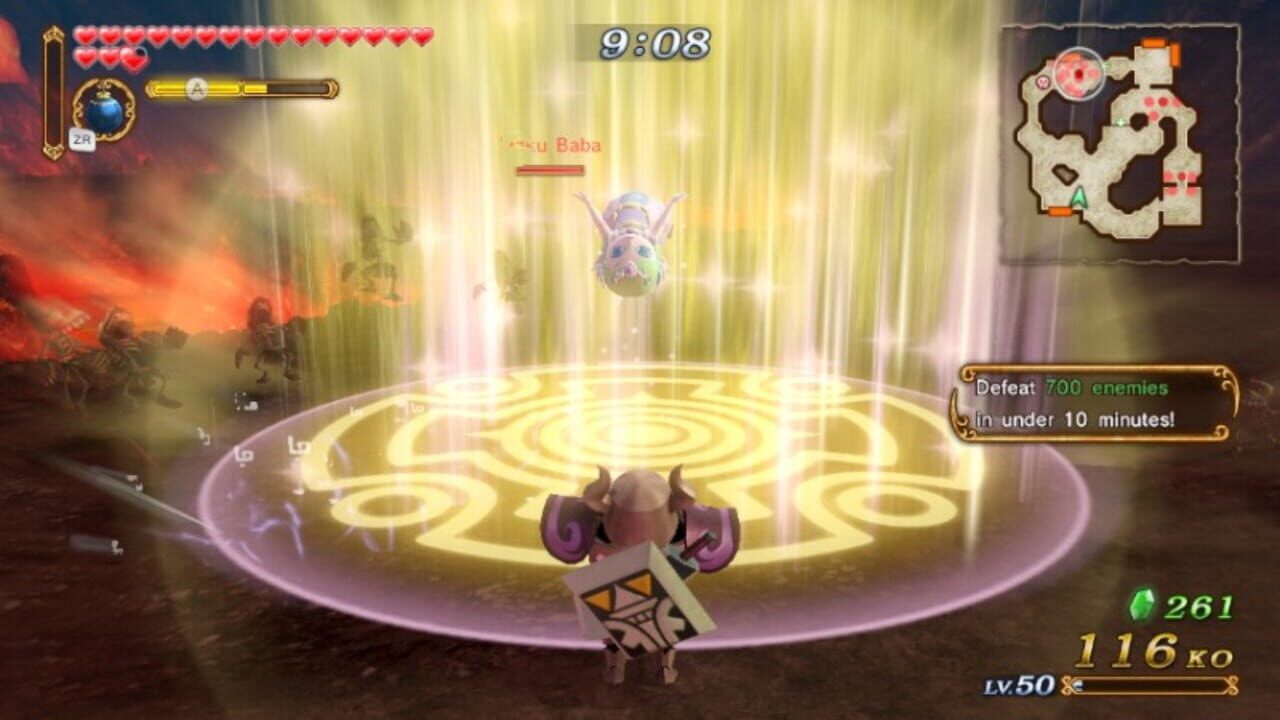This screenshot has height=720, width=1280.
Task: Click the red boss marker on the minimap
Action: [1079, 75]
